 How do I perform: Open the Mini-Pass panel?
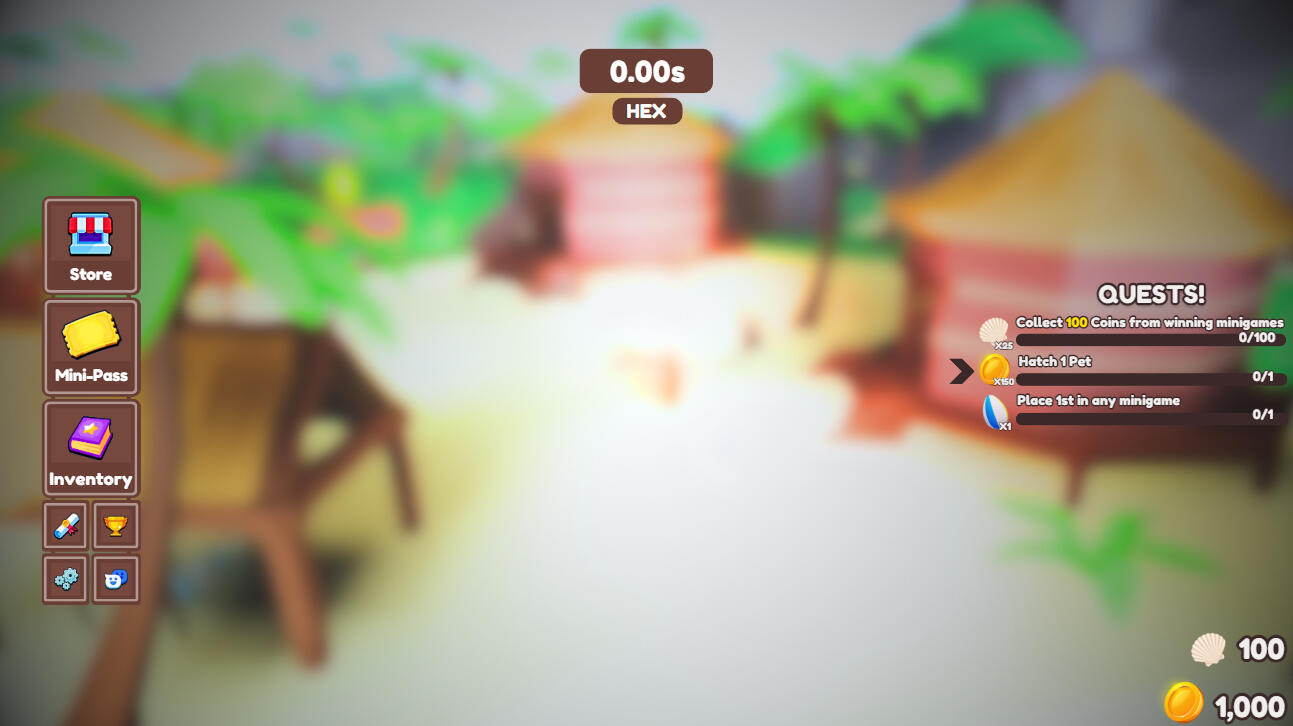coord(91,347)
